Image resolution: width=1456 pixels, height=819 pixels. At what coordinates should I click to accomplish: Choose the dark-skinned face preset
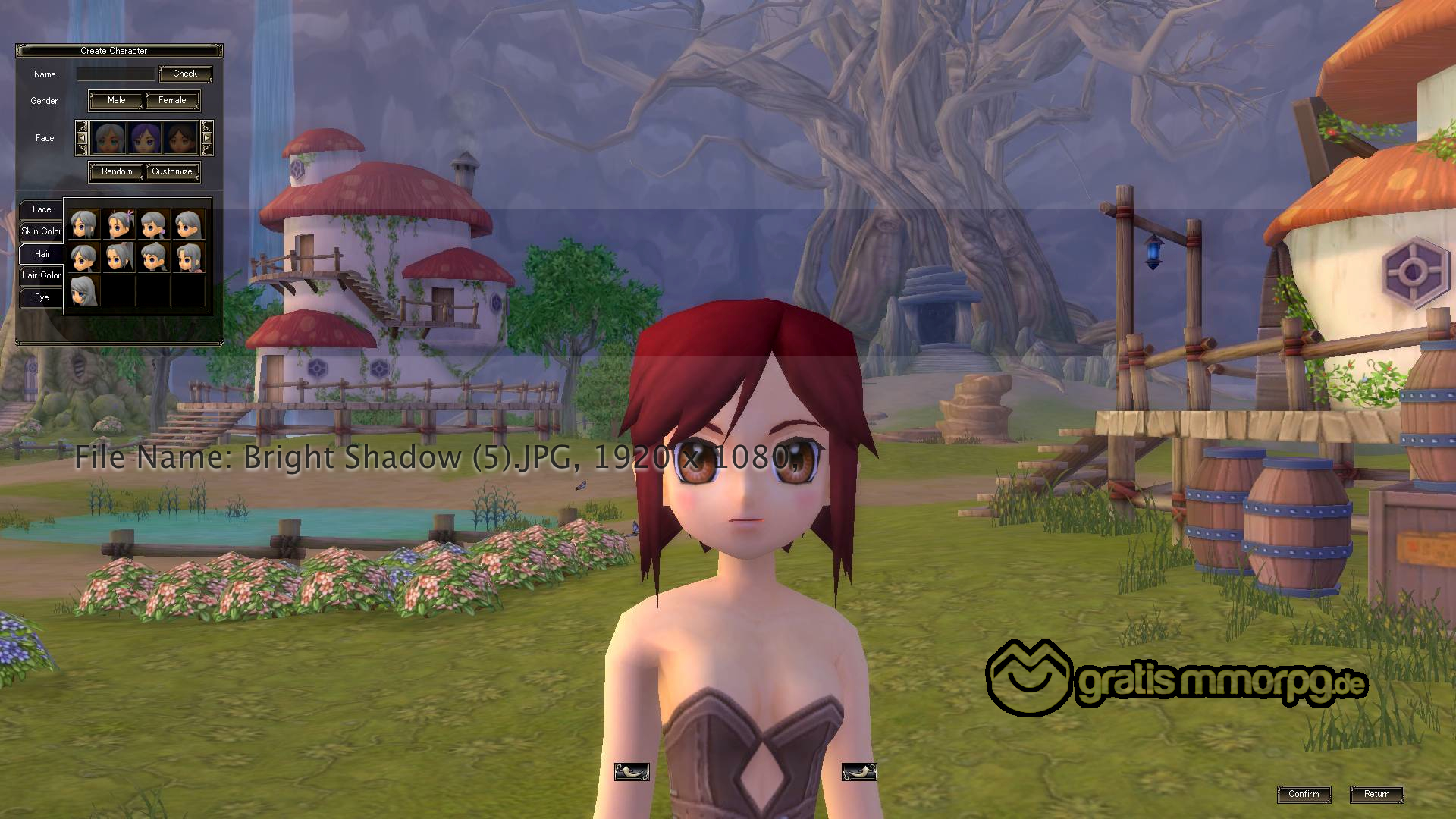point(180,138)
